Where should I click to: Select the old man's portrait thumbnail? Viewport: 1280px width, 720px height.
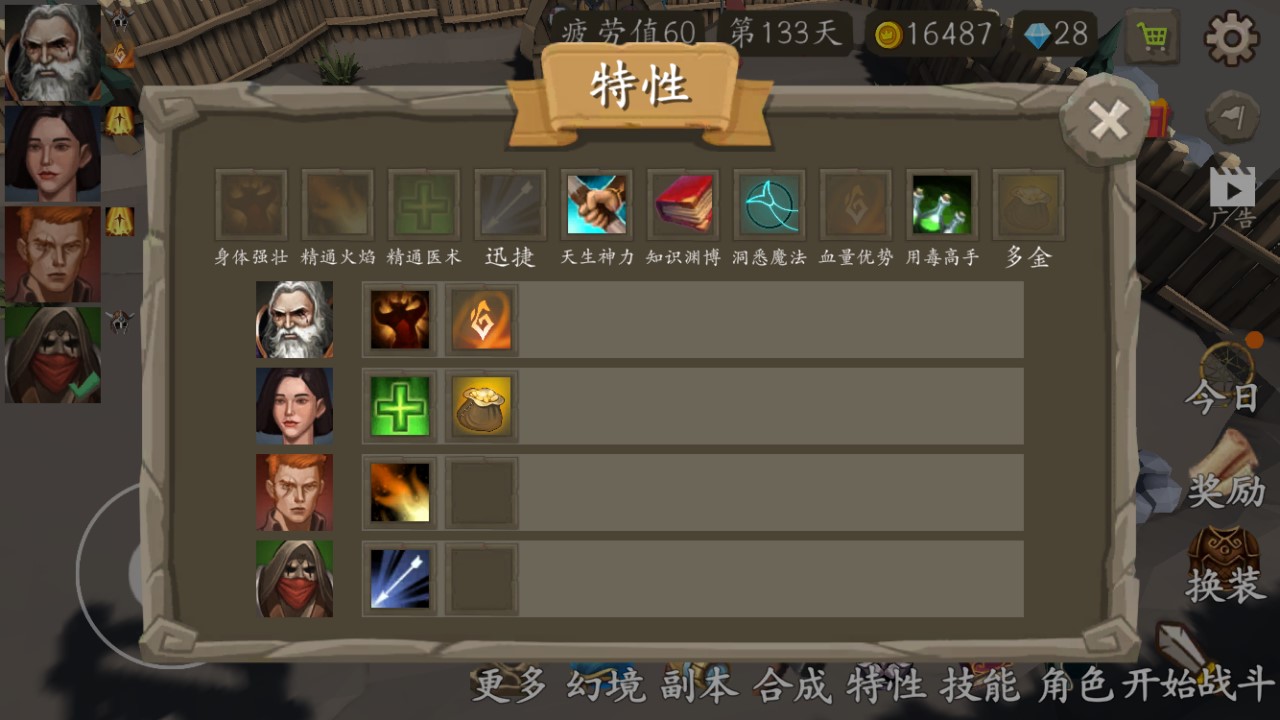tap(50, 50)
